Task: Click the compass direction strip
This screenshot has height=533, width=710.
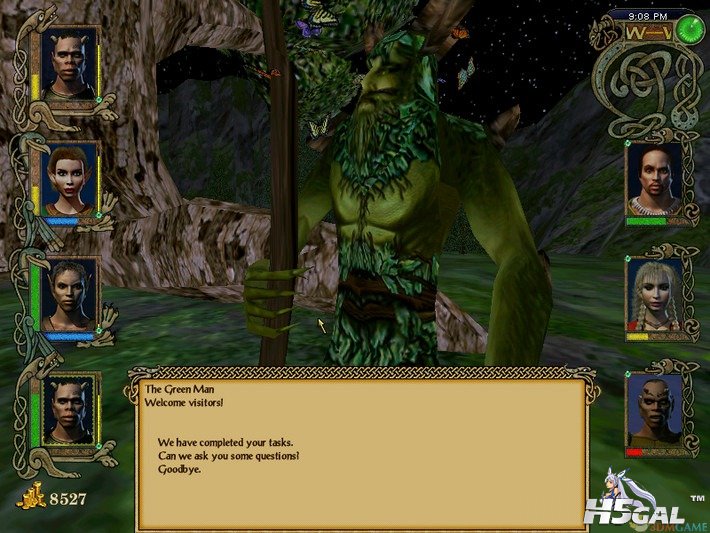Action: coord(647,31)
